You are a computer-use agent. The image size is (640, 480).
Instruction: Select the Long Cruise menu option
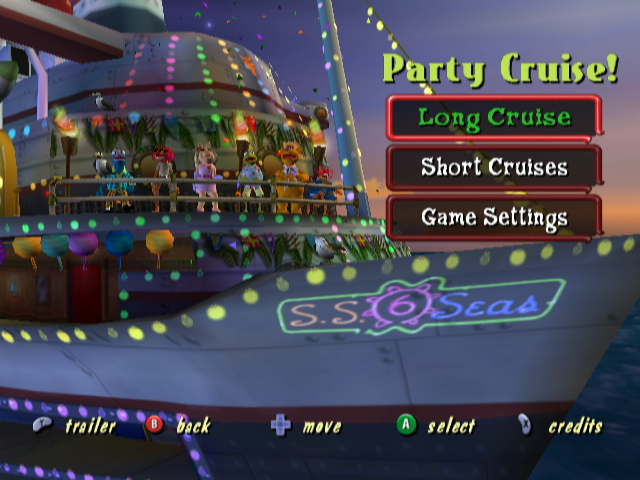click(x=494, y=117)
